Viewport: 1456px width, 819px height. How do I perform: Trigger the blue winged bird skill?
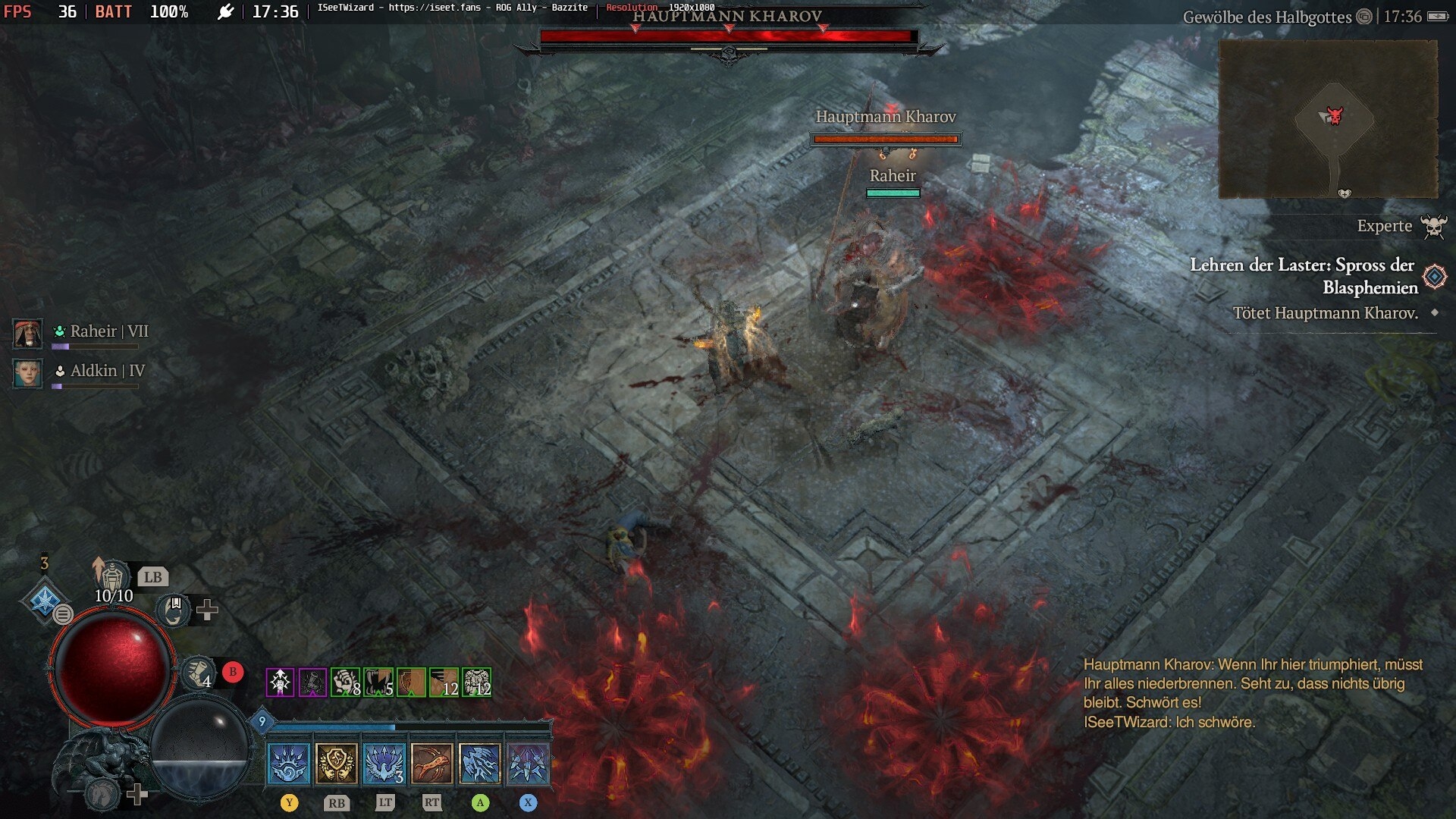(384, 762)
